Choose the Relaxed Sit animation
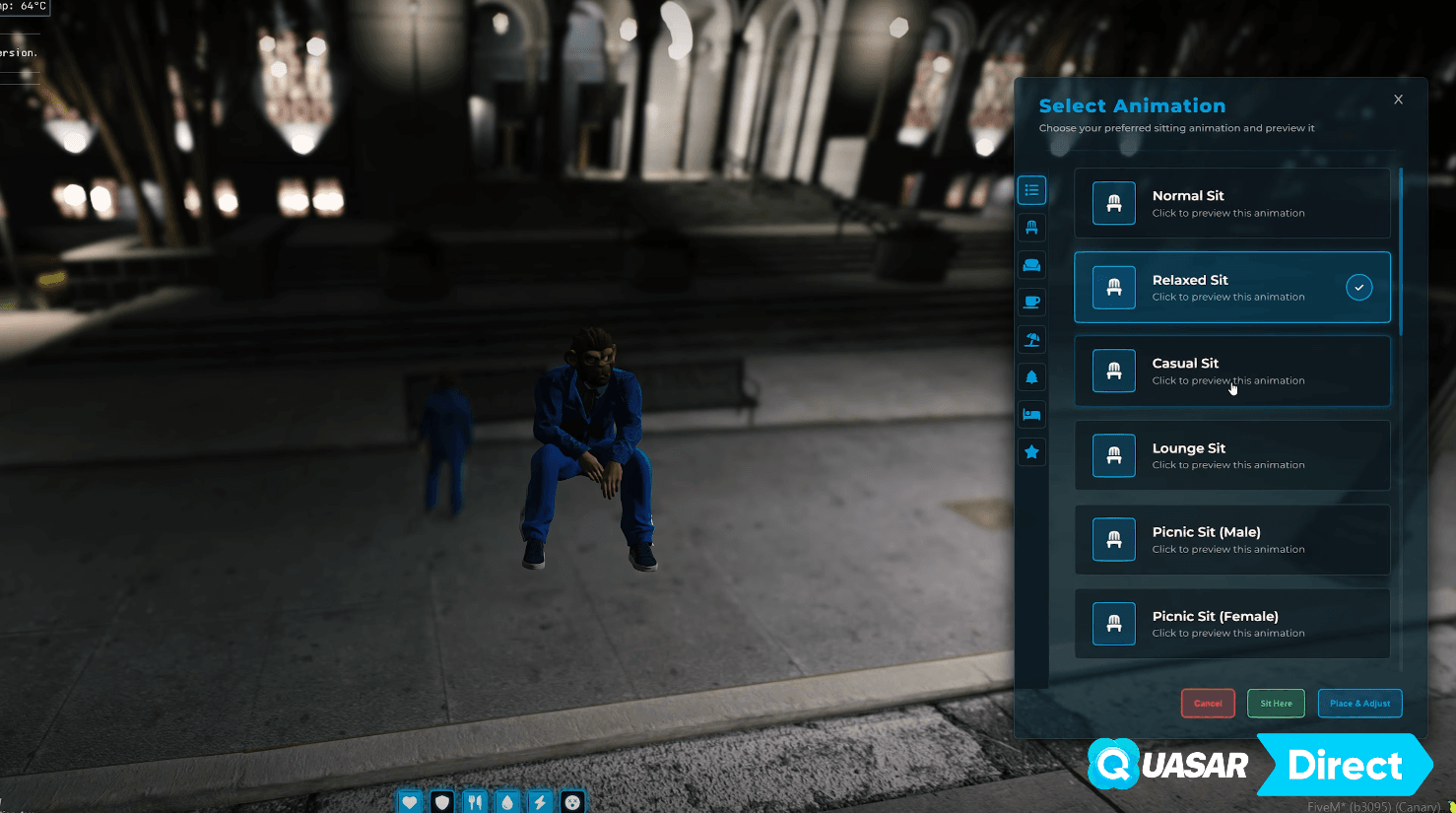 [x=1231, y=288]
